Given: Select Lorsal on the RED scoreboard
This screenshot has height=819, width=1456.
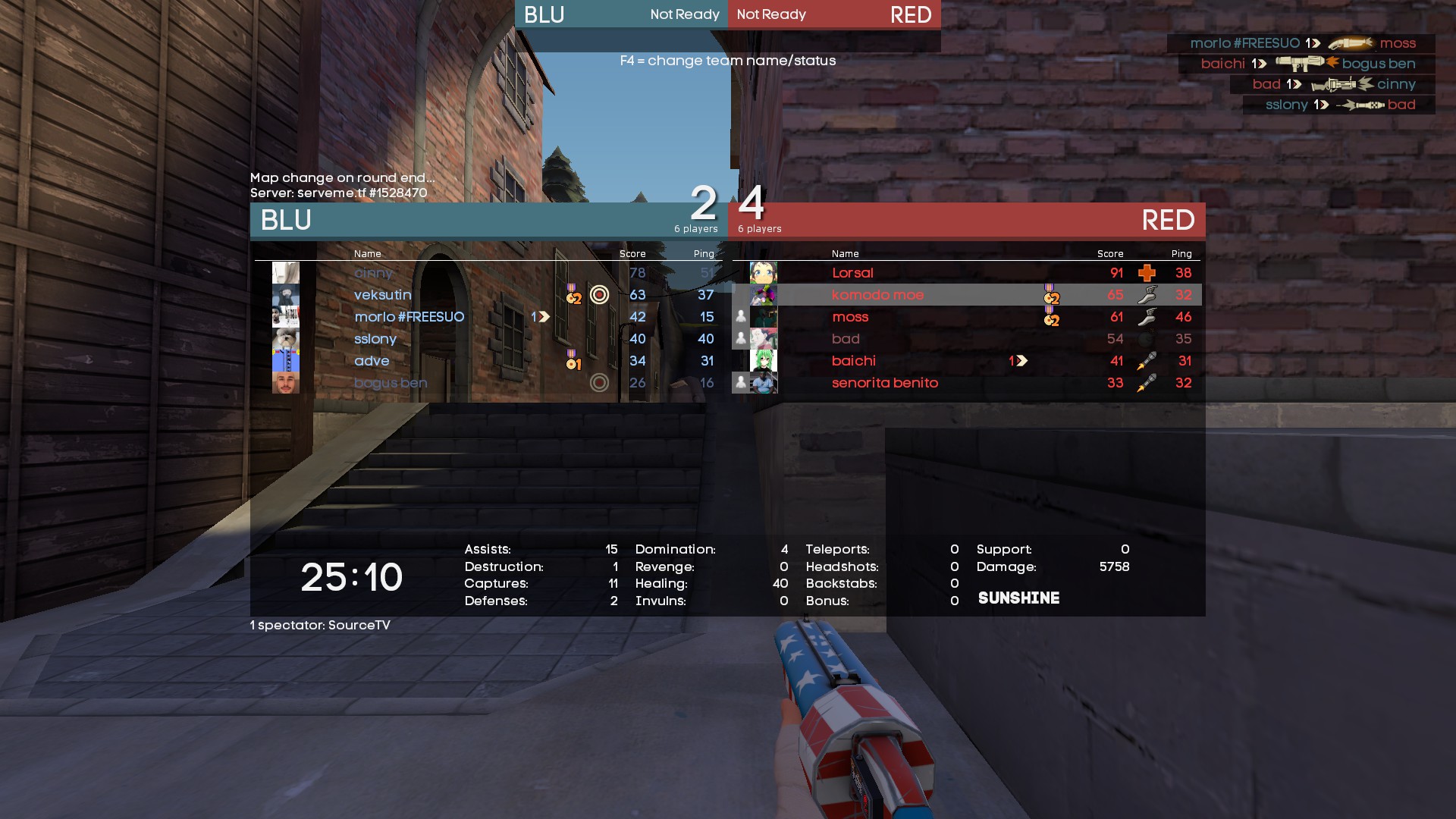Looking at the screenshot, I should point(852,273).
